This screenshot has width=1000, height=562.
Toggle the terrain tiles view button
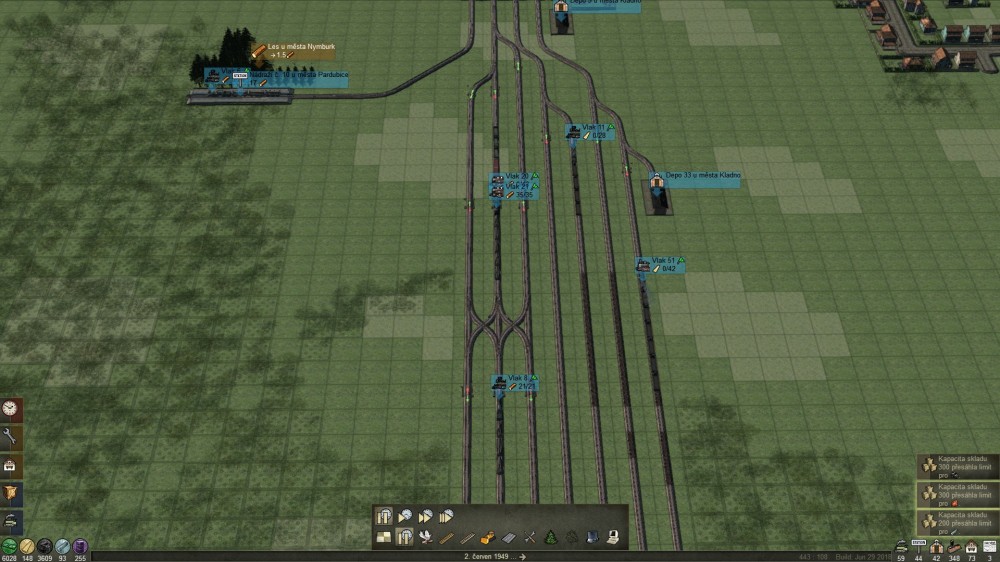[384, 537]
